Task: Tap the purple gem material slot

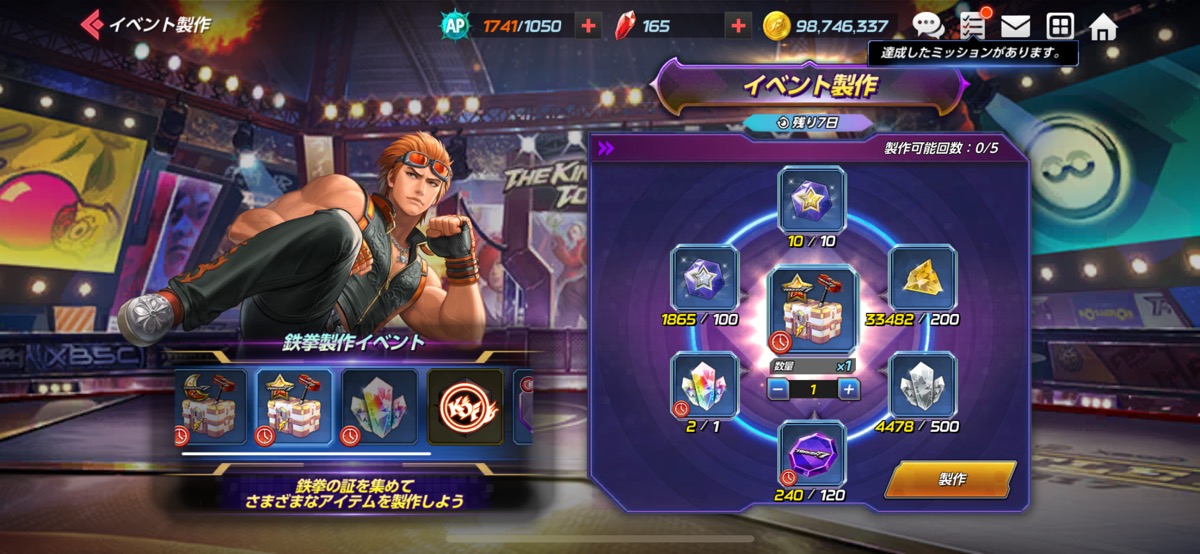Action: click(x=812, y=453)
